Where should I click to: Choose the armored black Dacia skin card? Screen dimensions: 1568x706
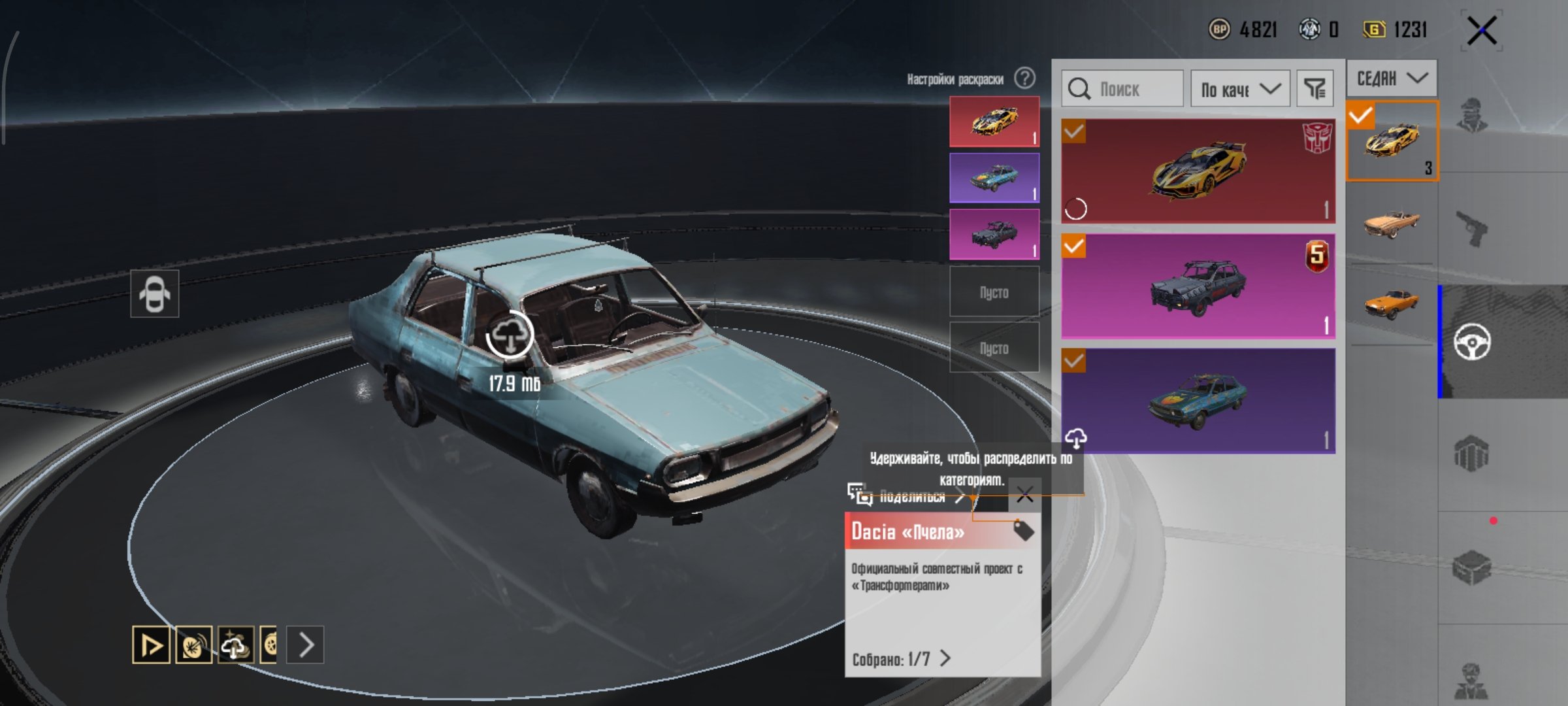(x=1198, y=286)
